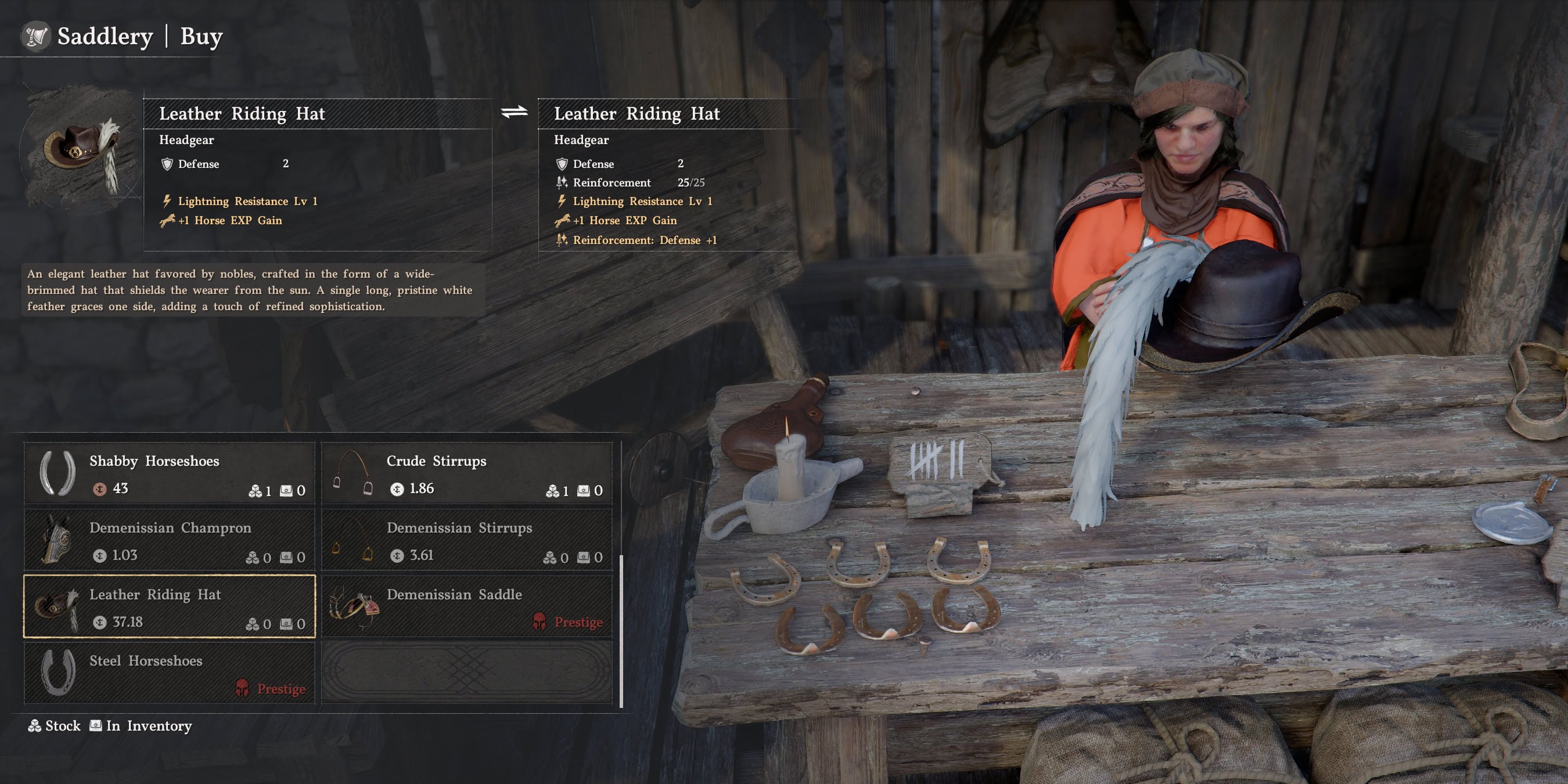Click the compare swap arrows icon

pyautogui.click(x=515, y=112)
